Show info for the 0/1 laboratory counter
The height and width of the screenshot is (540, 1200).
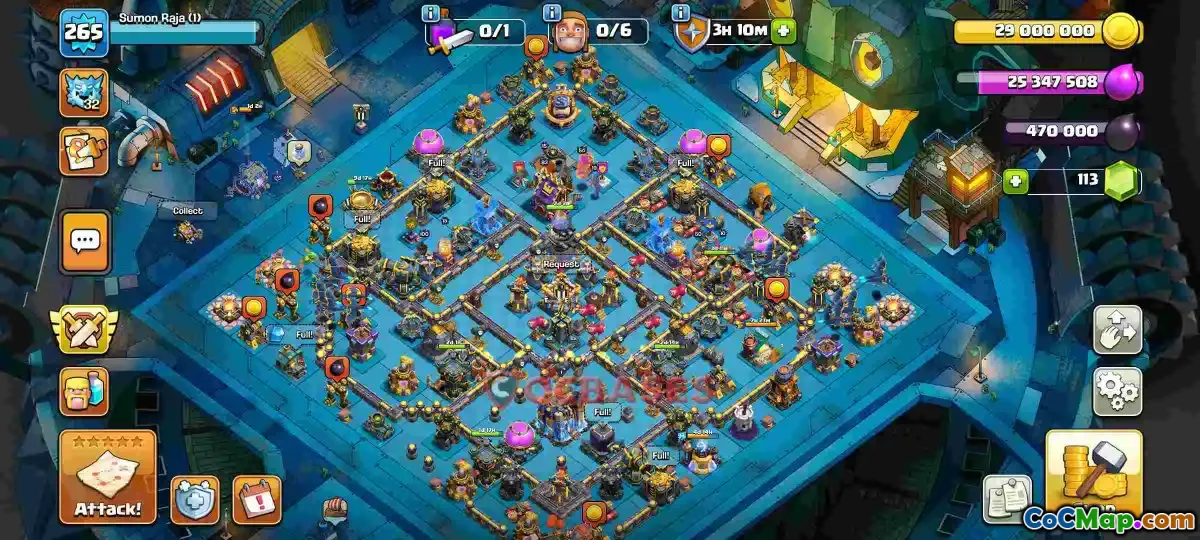click(431, 13)
